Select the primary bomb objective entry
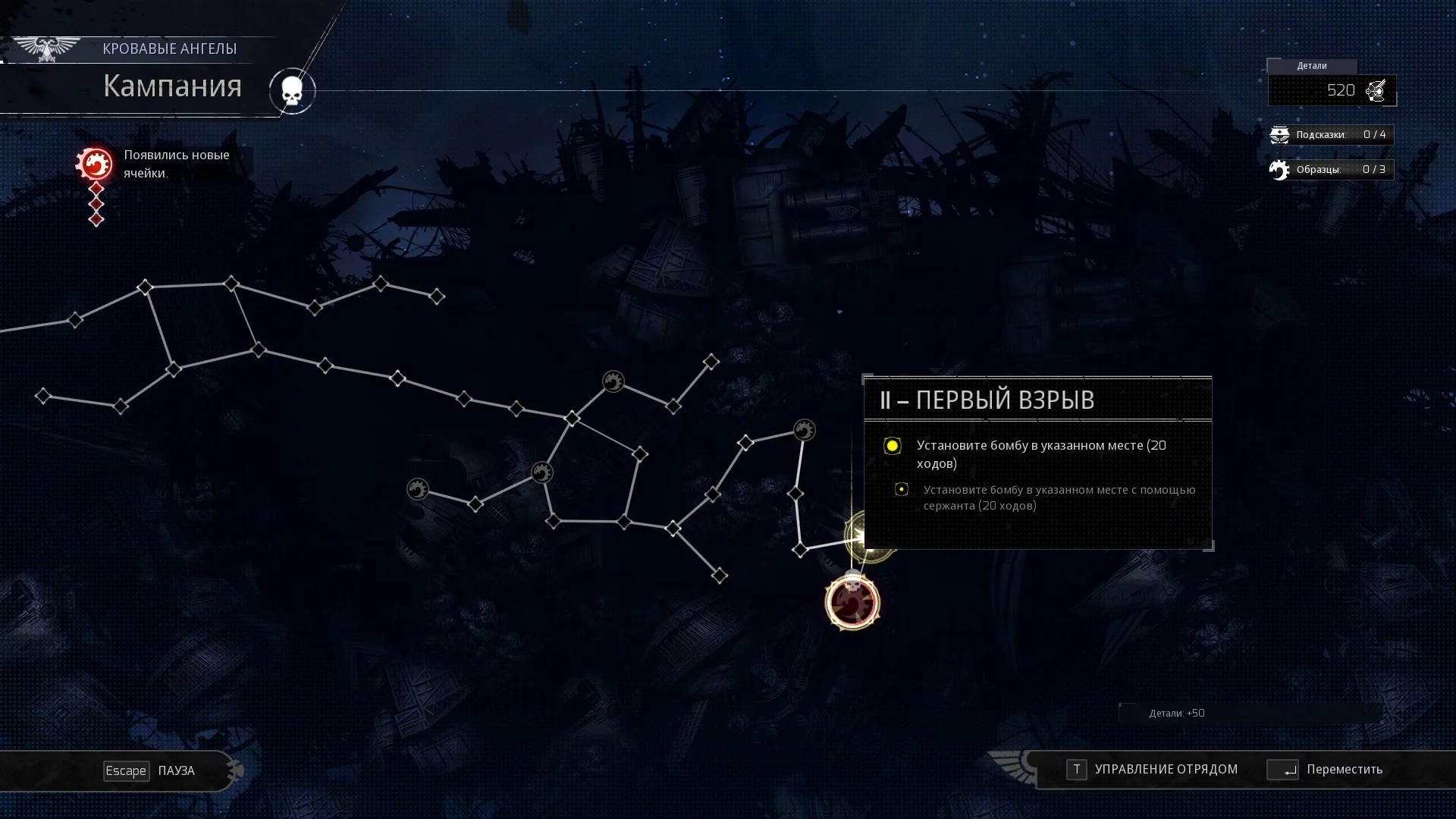Screen dimensions: 1456x819 pos(1040,453)
